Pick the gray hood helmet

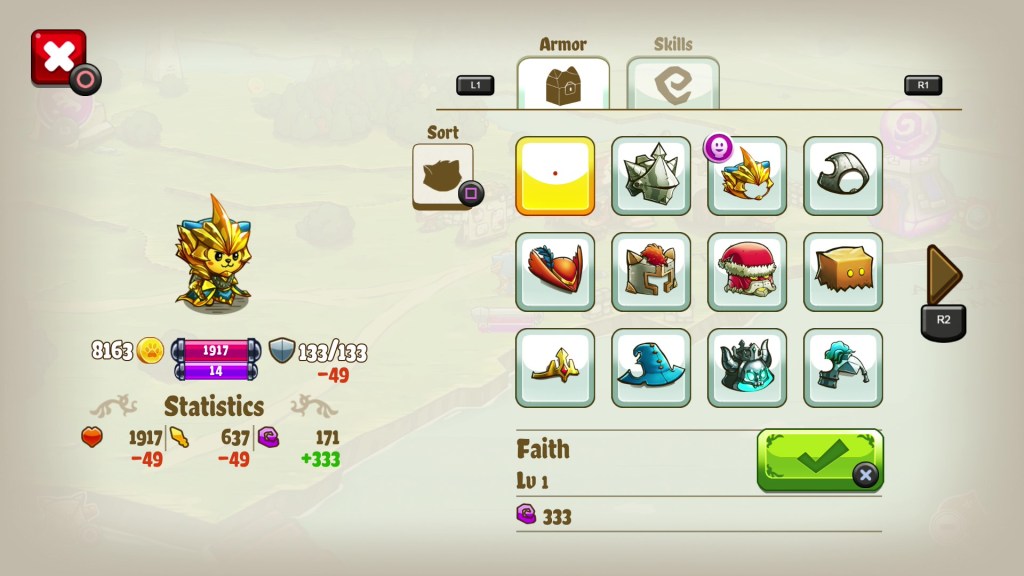coord(843,175)
